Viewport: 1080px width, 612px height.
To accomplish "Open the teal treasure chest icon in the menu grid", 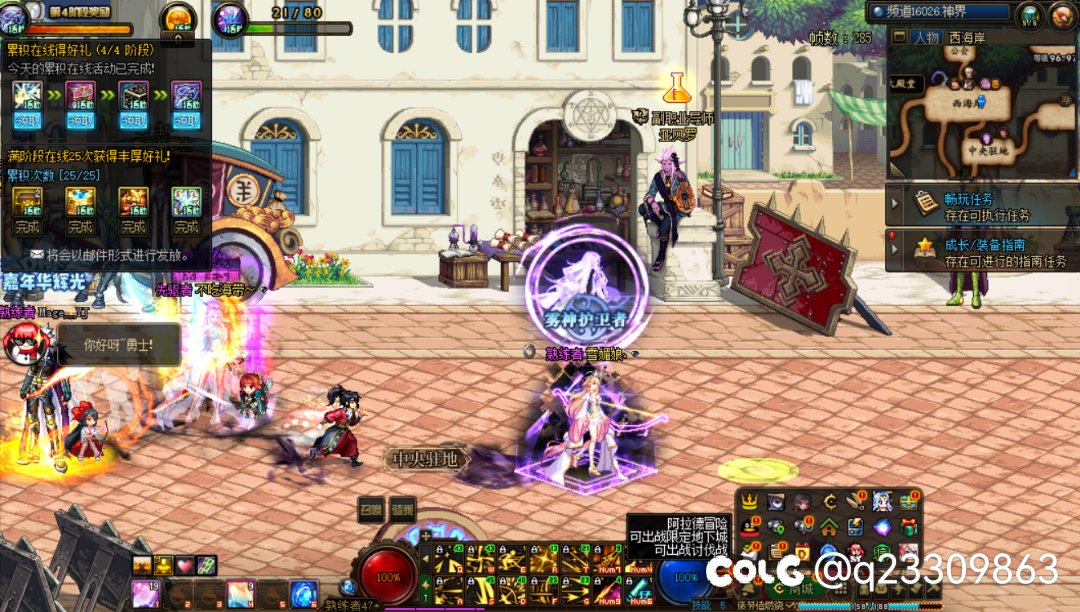I will pos(908,502).
